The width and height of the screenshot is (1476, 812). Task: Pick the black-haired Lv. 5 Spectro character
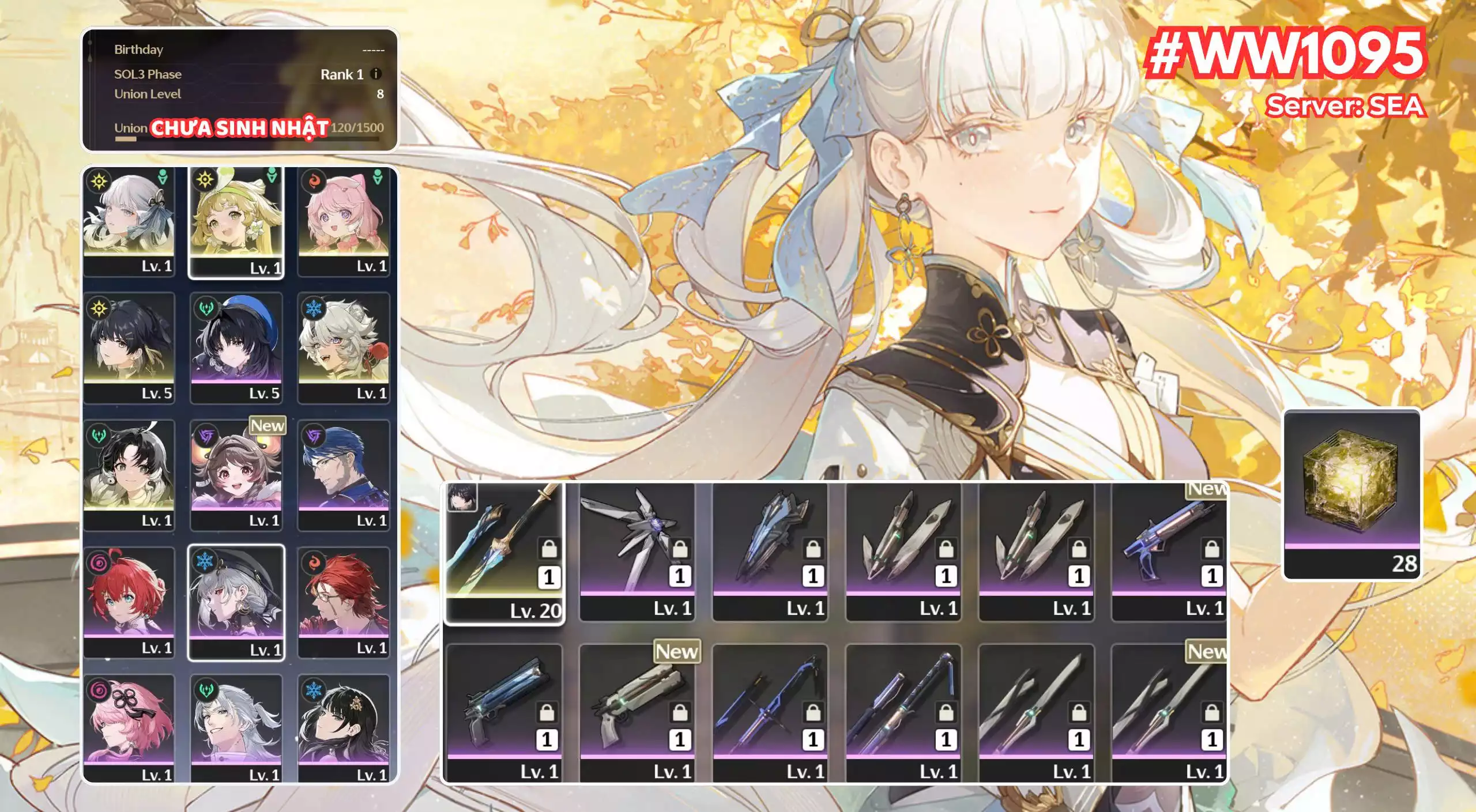tap(129, 348)
